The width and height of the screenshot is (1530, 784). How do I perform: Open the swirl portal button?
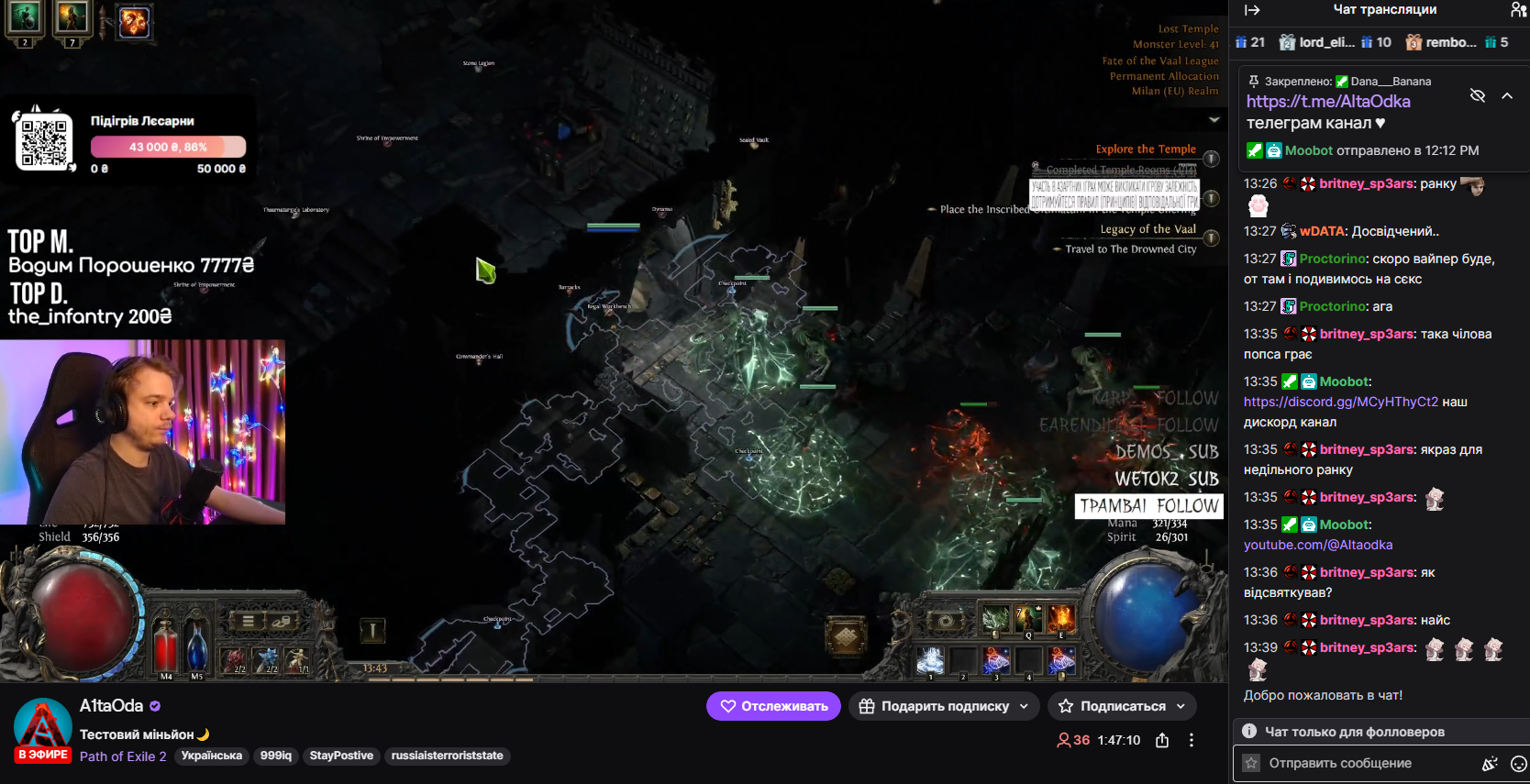(x=946, y=621)
